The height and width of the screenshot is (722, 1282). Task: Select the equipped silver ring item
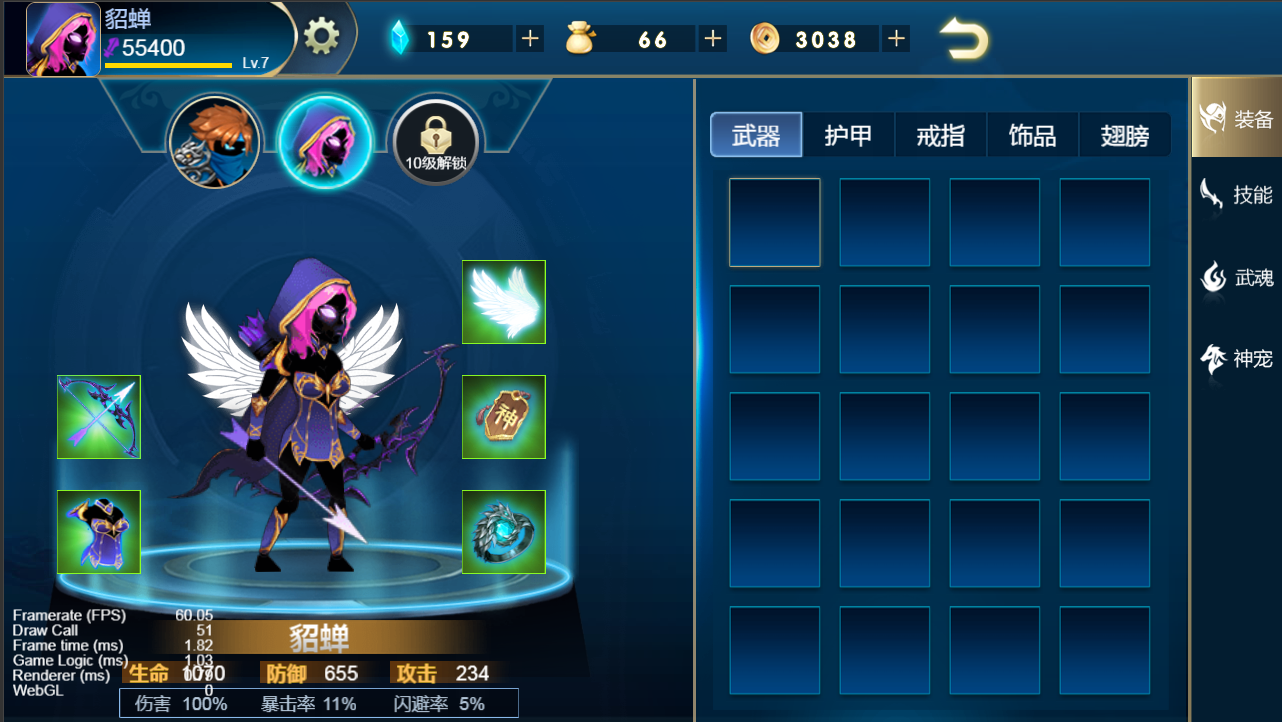coord(503,532)
